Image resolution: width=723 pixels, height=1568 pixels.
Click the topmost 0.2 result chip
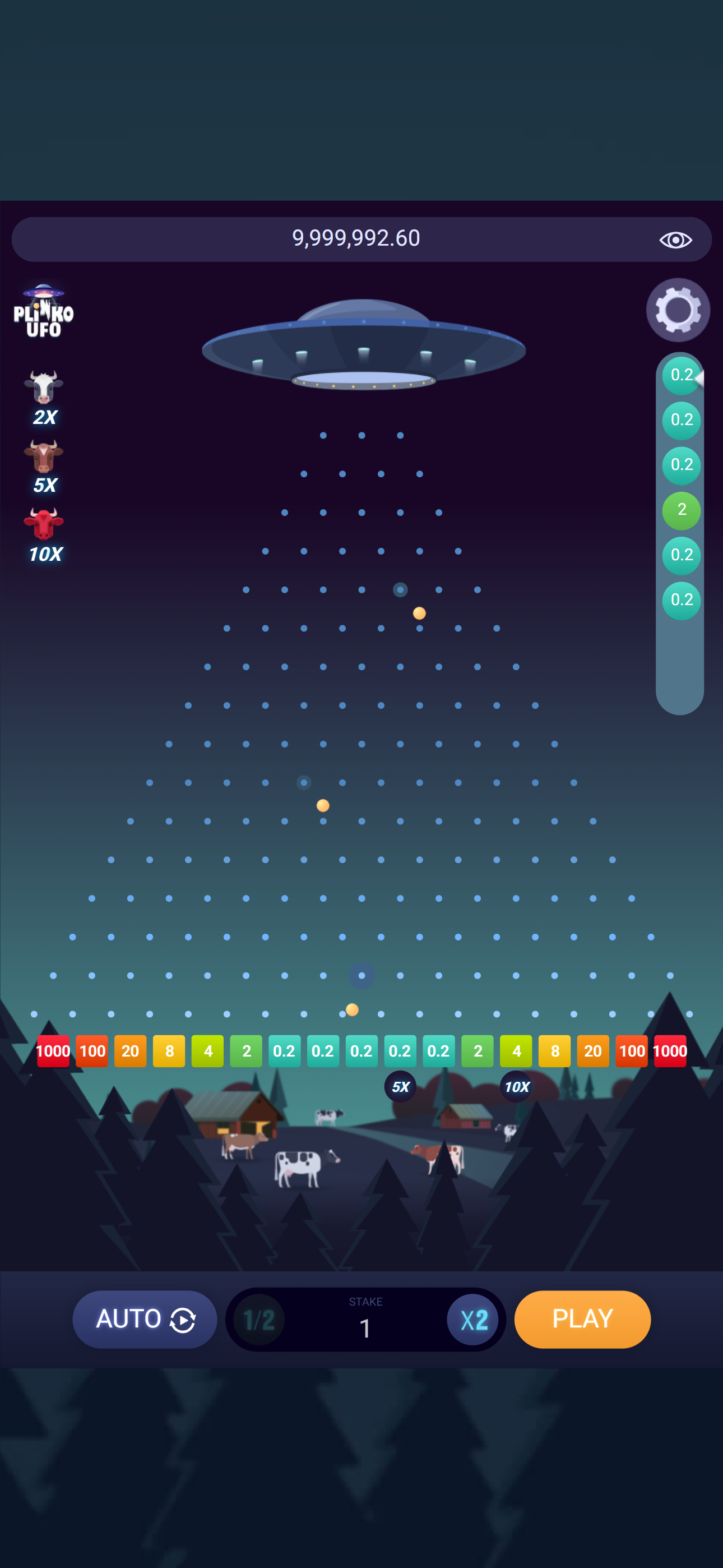pyautogui.click(x=682, y=375)
